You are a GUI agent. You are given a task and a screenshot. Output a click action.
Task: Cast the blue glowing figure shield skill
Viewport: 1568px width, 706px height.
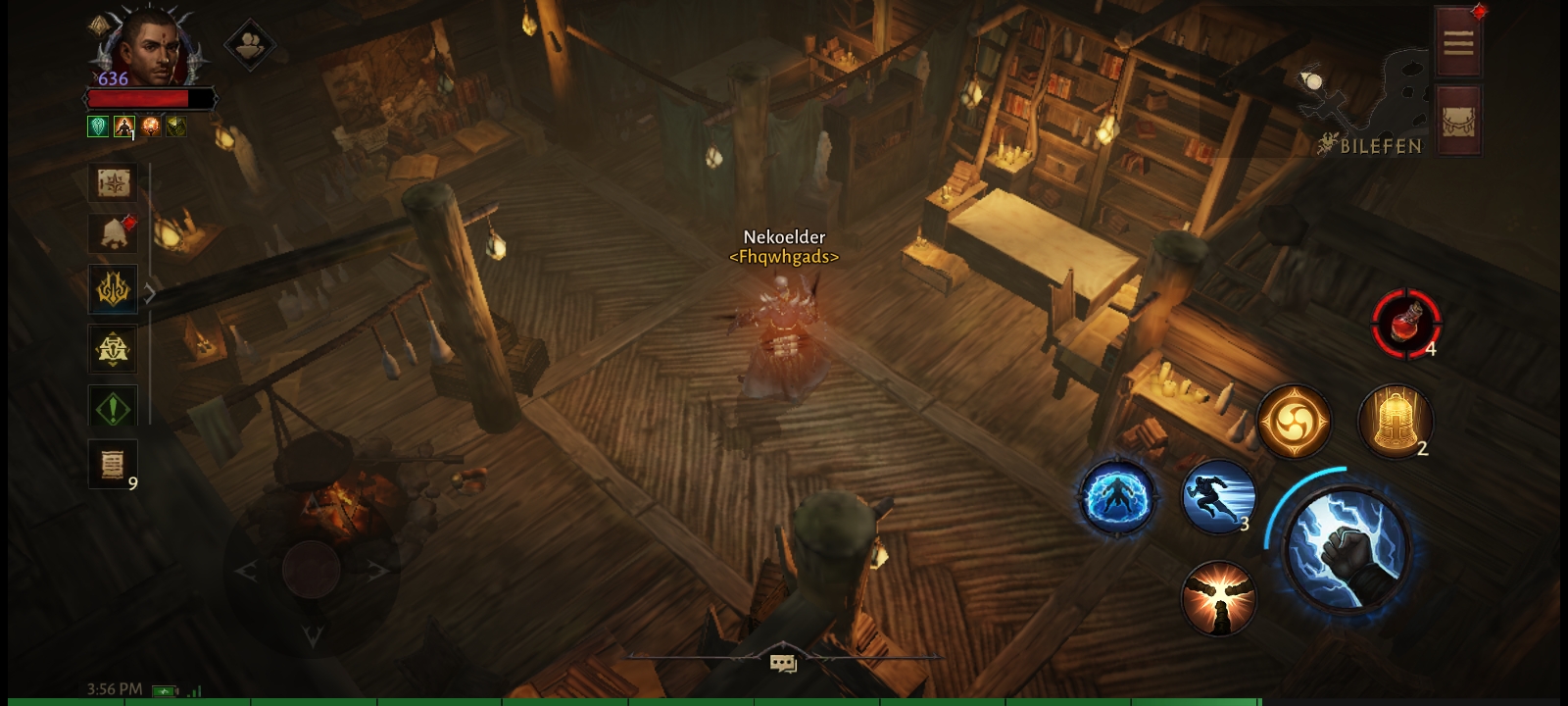(x=1115, y=497)
